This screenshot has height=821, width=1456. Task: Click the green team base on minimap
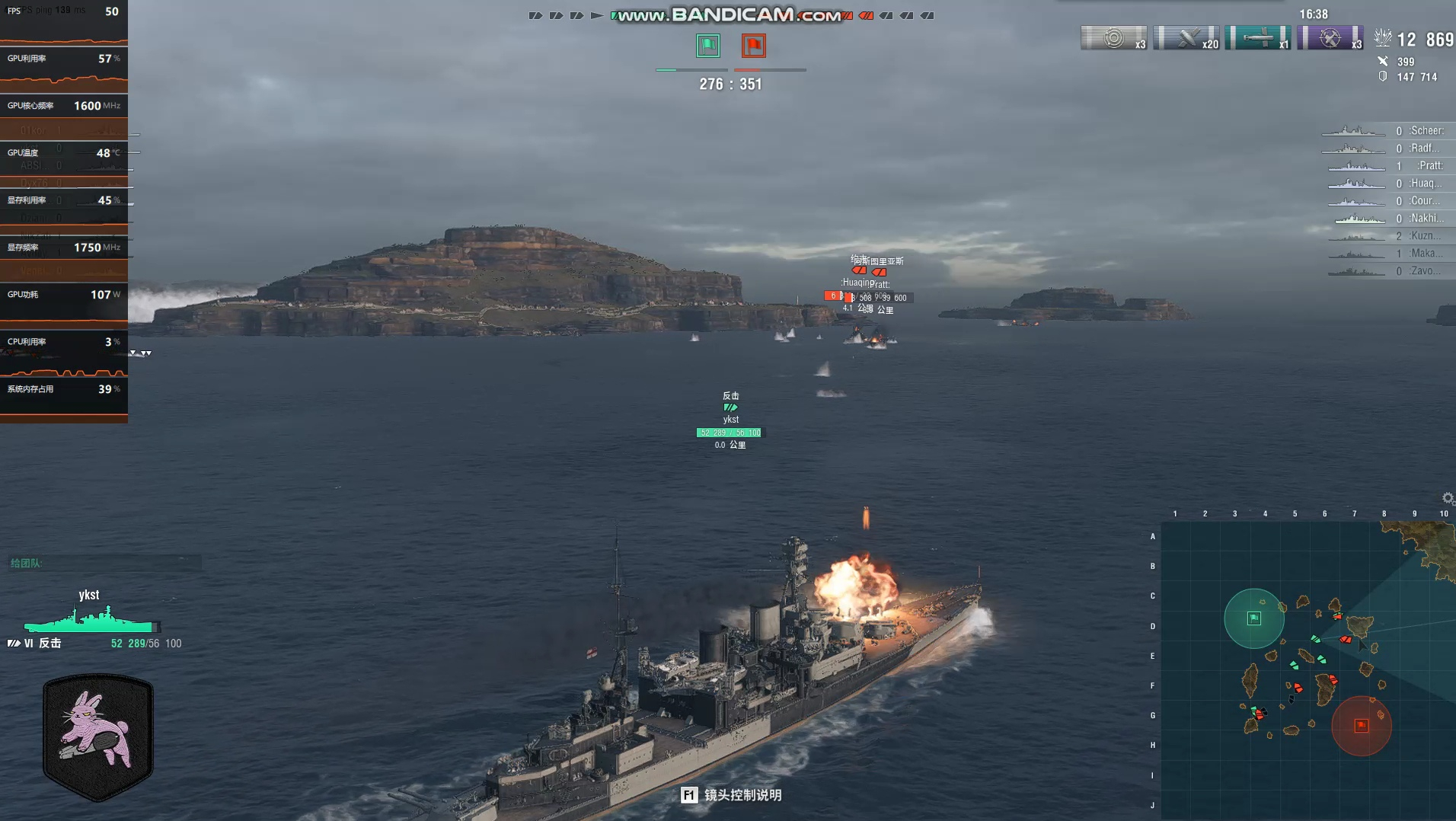click(1253, 618)
